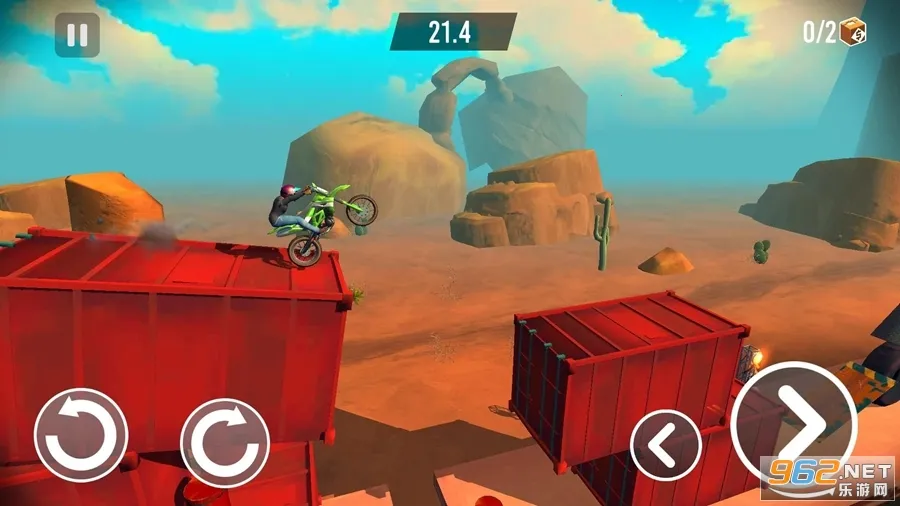Pause the game with the top-left button
Image resolution: width=900 pixels, height=506 pixels.
[77, 36]
